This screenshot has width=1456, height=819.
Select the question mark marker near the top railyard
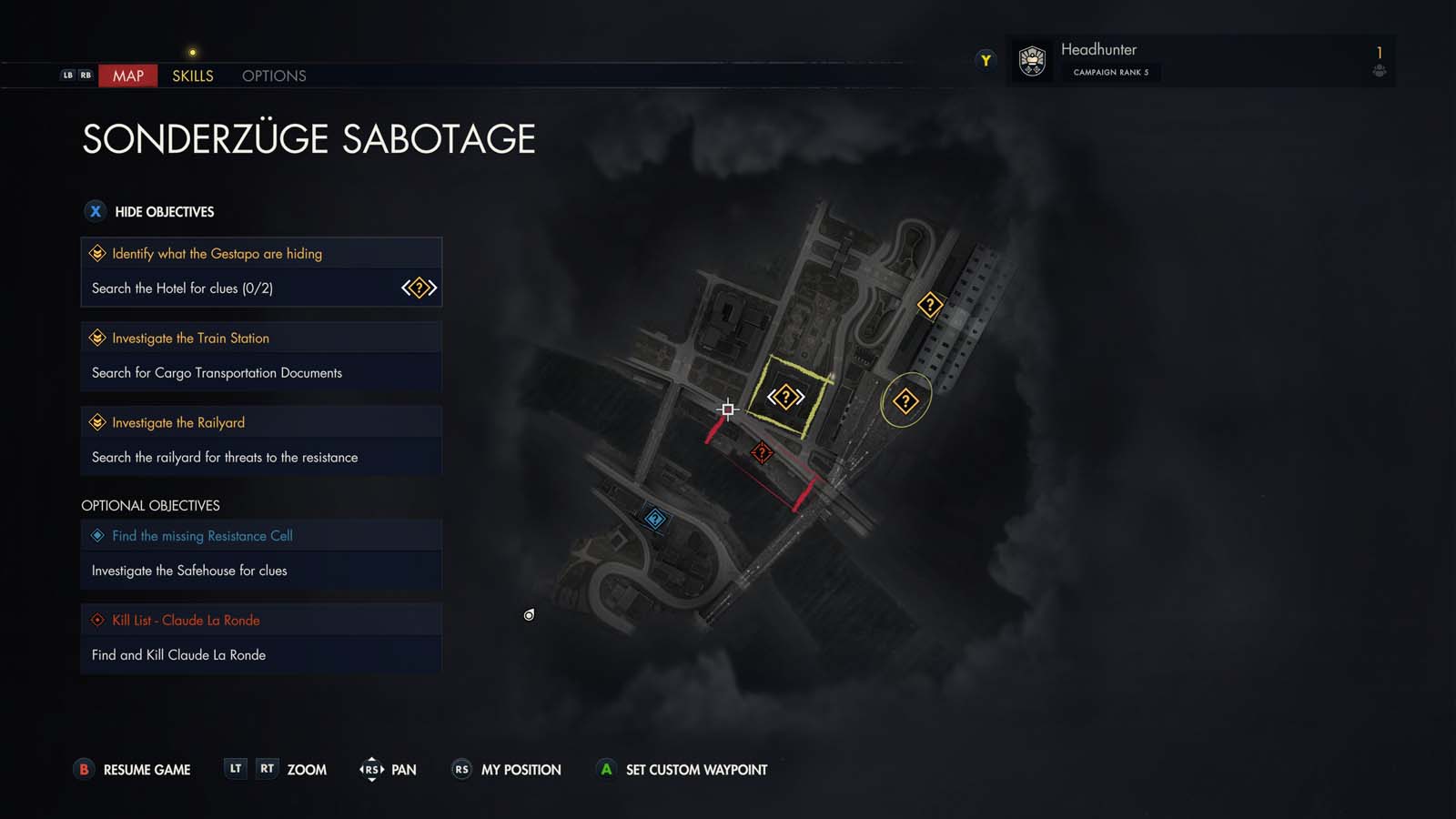[x=929, y=306]
